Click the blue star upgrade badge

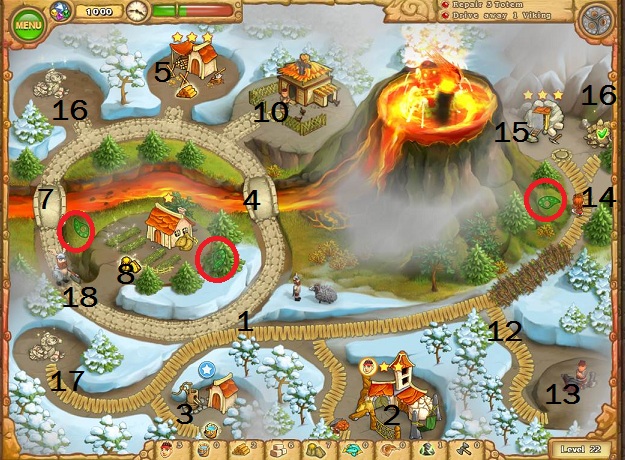(x=206, y=370)
